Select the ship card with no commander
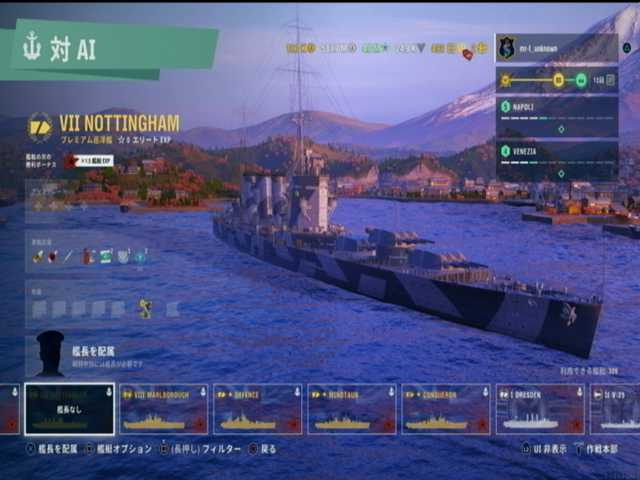 (69, 409)
